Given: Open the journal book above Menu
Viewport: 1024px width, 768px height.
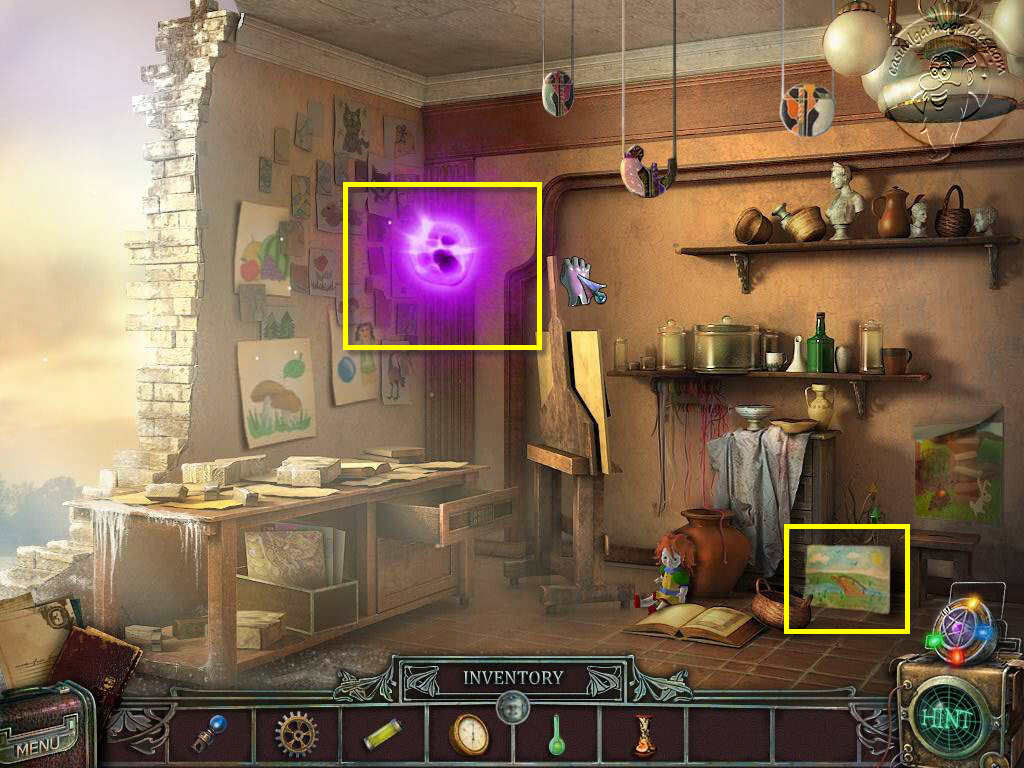Looking at the screenshot, I should tap(98, 662).
